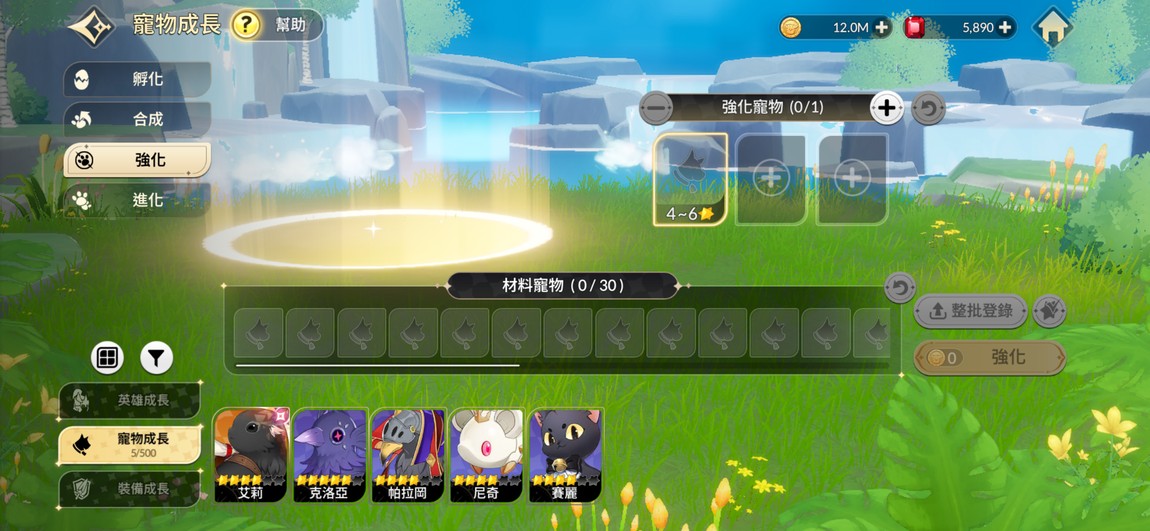Decrease enhancement pet count with minus button
Viewport: 1150px width, 531px height.
tap(656, 107)
